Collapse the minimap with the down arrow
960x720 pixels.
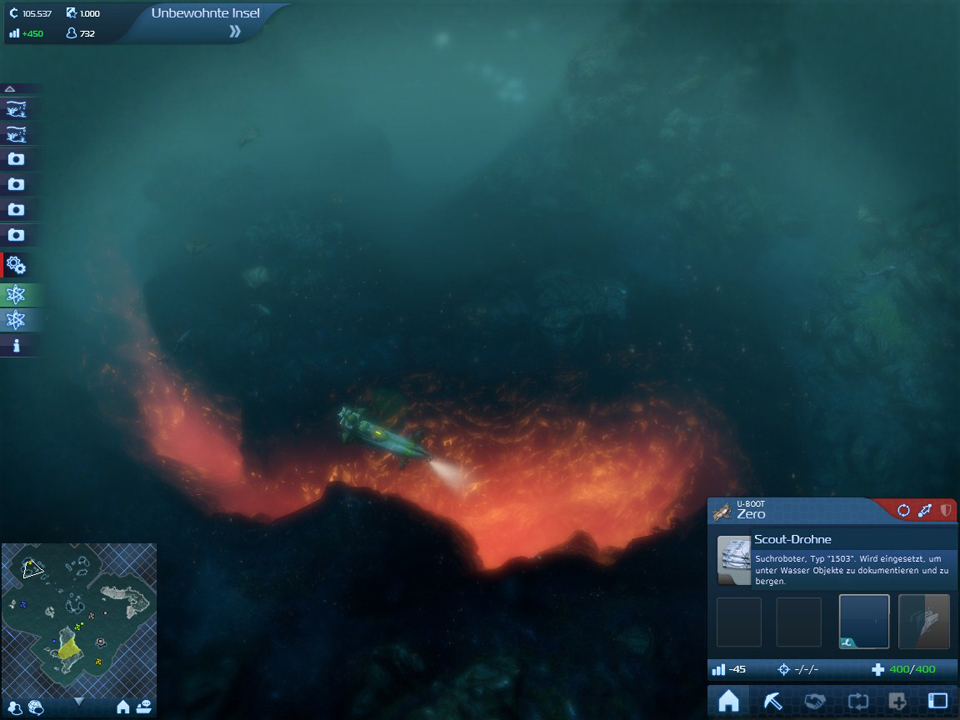79,702
